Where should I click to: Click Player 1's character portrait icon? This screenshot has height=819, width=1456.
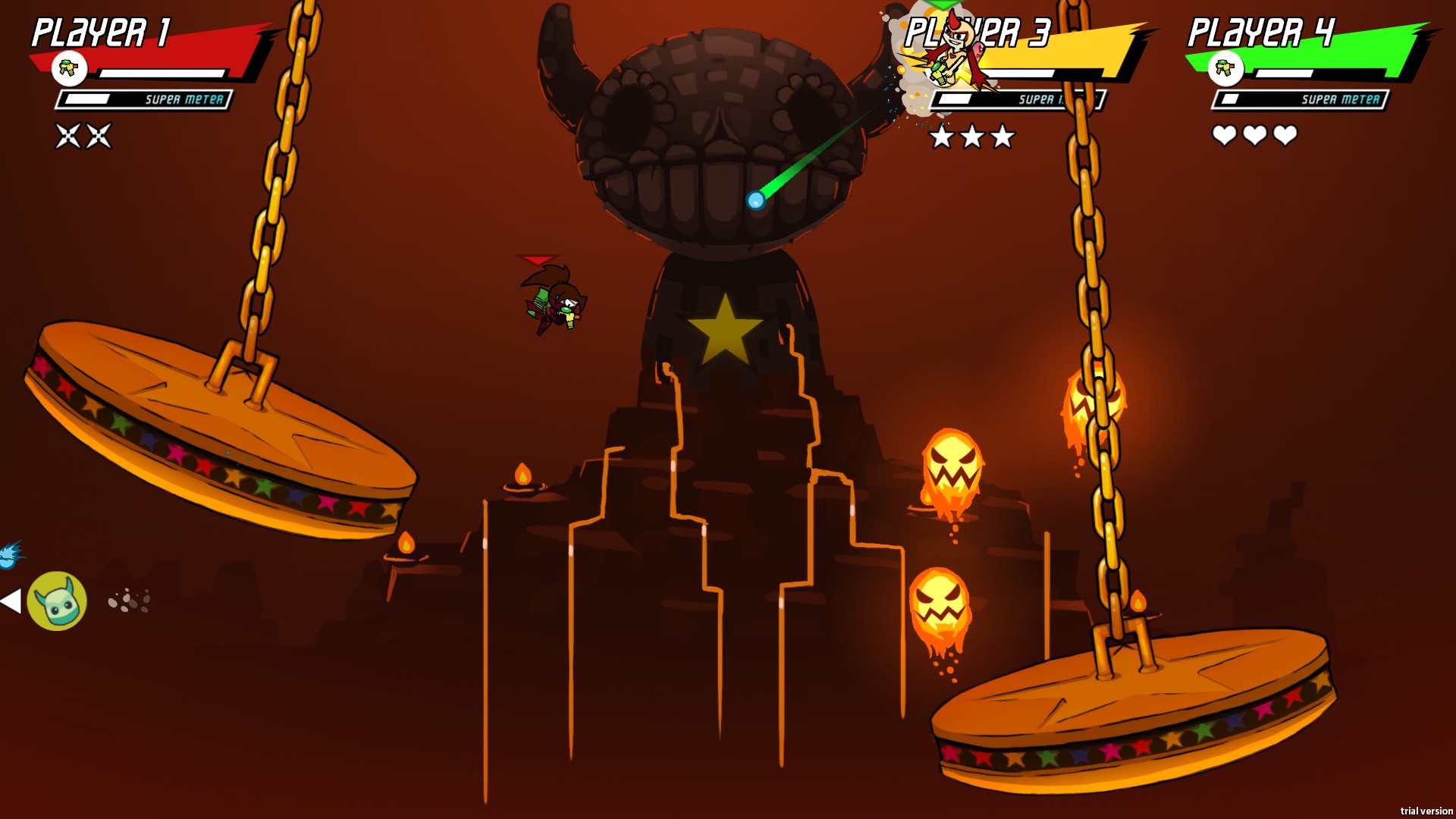click(x=69, y=69)
